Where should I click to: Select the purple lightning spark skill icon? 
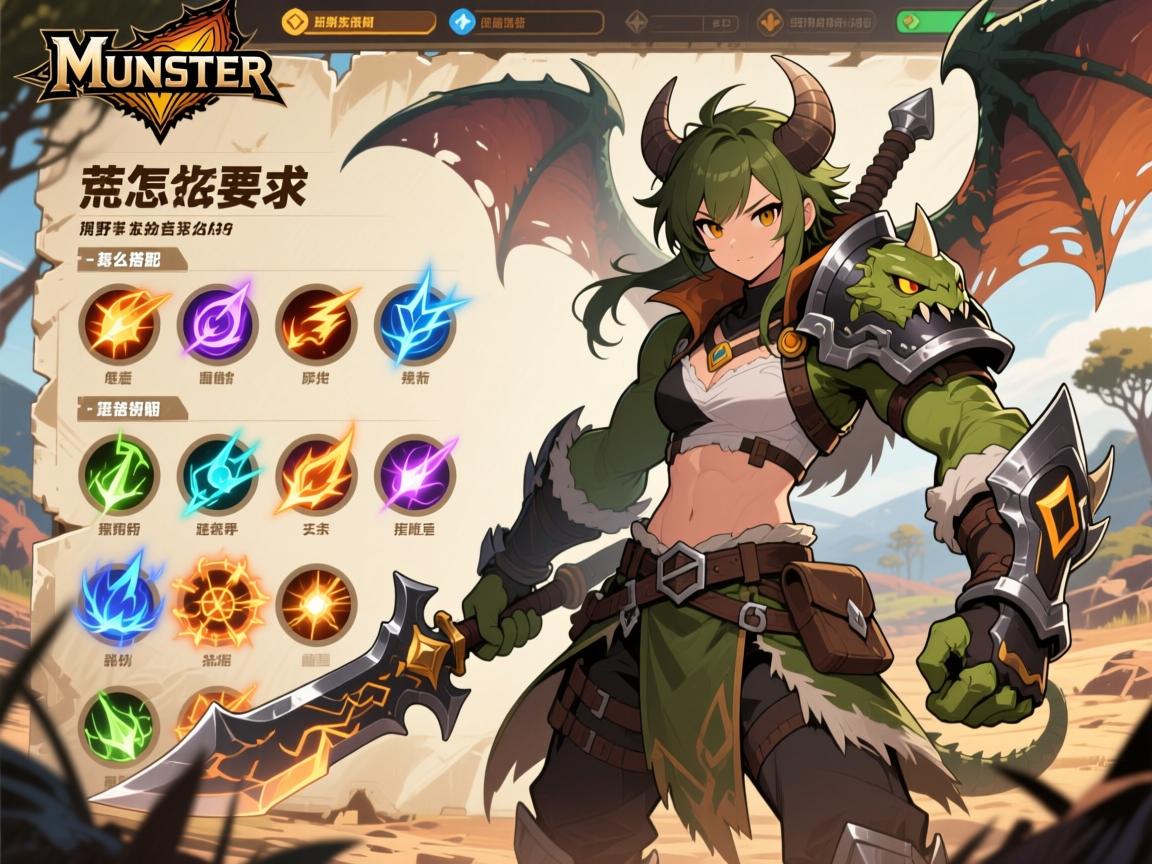tap(414, 474)
